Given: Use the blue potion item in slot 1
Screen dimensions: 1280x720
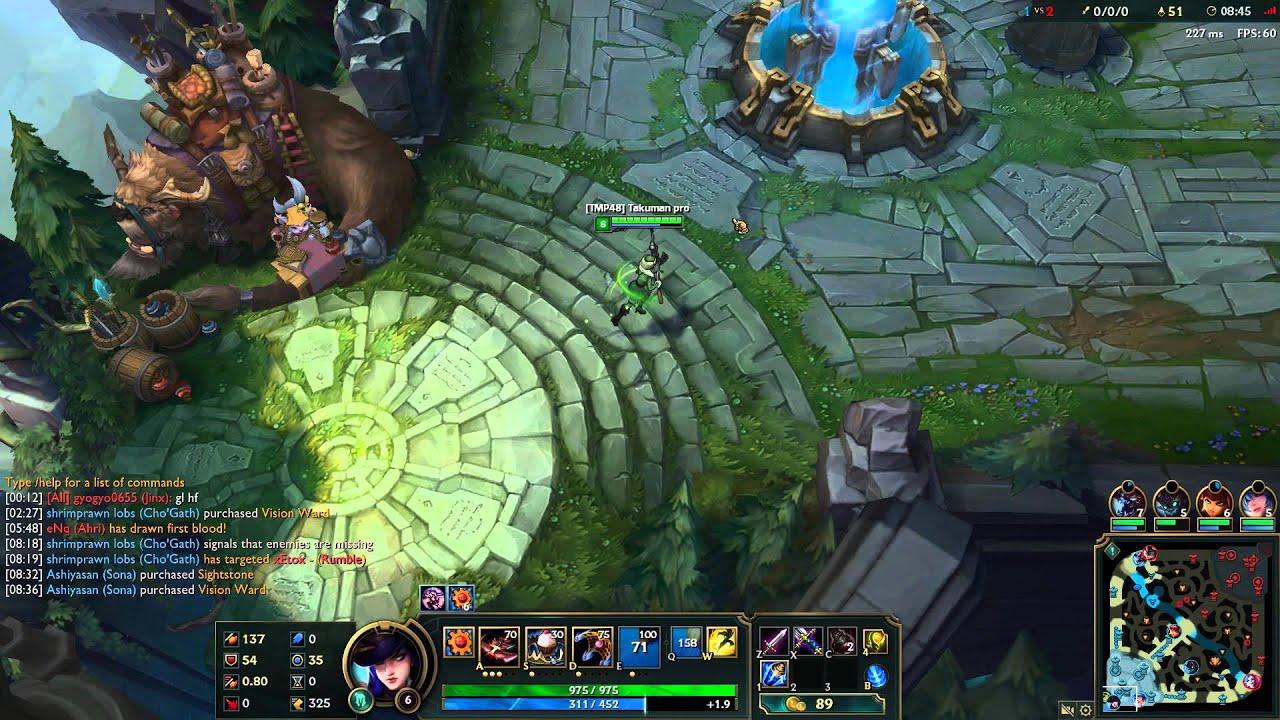Looking at the screenshot, I should click(775, 675).
